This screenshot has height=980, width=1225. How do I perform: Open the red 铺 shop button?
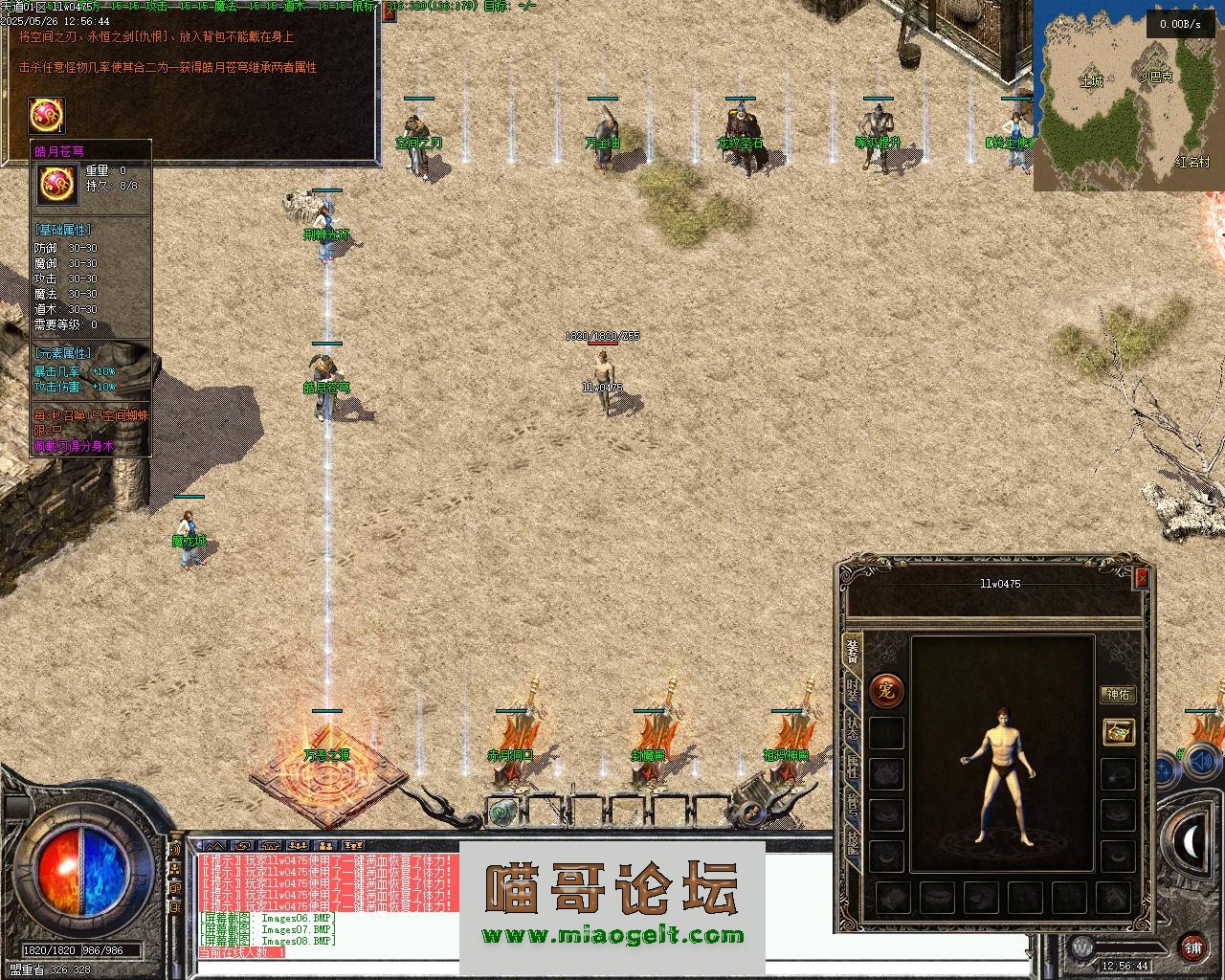click(1192, 947)
